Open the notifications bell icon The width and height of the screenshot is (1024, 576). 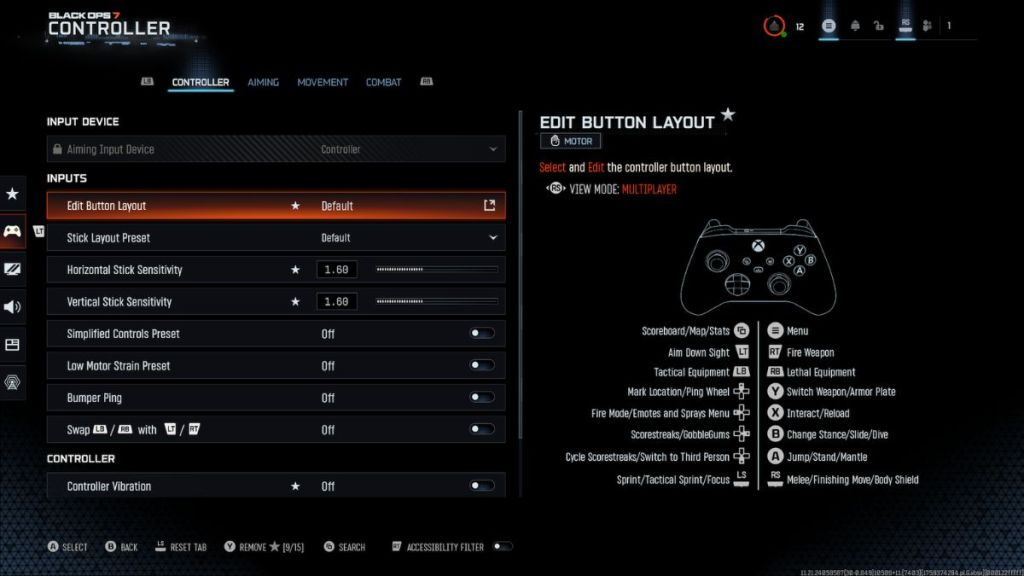pyautogui.click(x=855, y=26)
